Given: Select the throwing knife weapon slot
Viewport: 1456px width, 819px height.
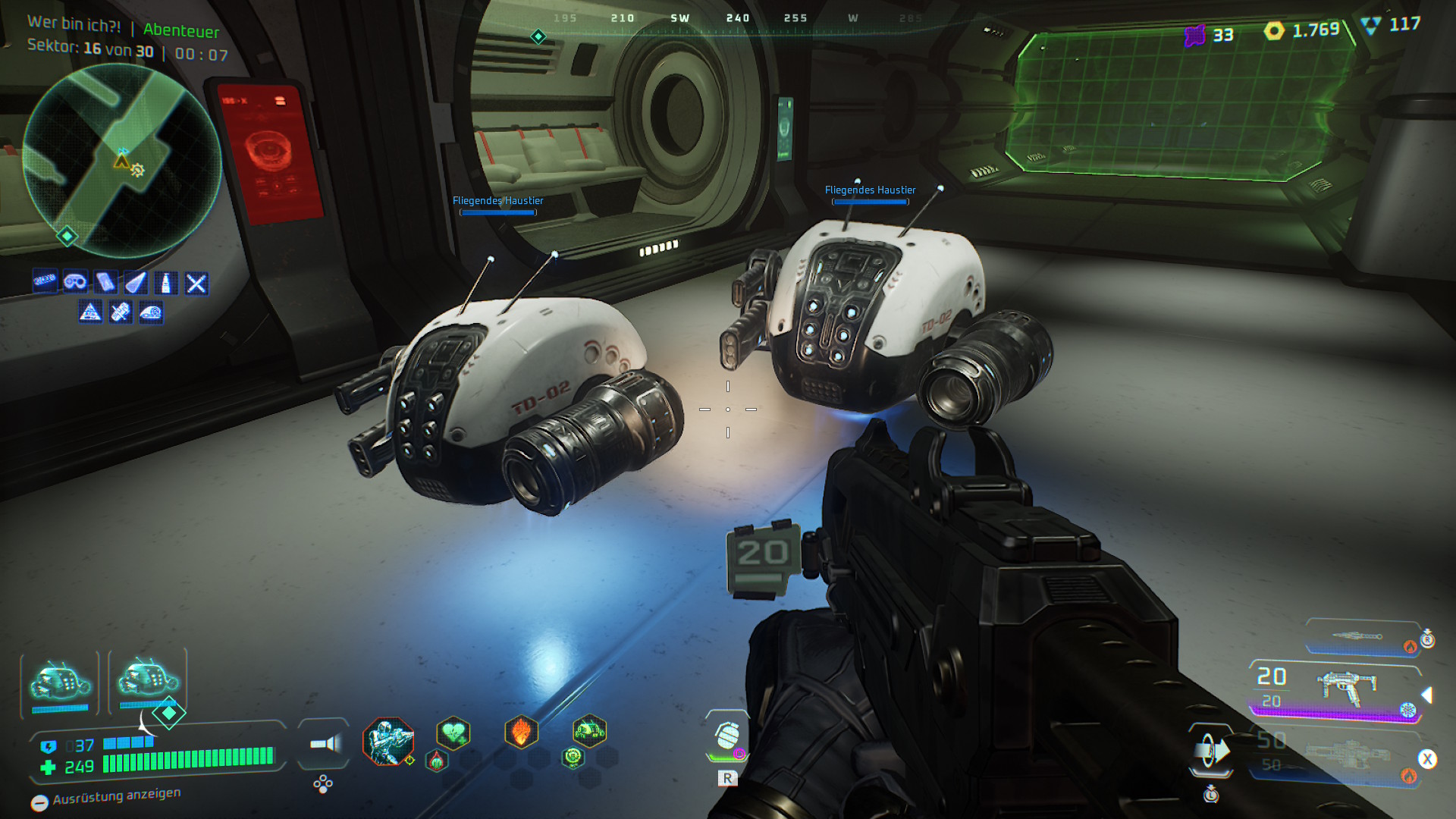Looking at the screenshot, I should (x=1361, y=637).
